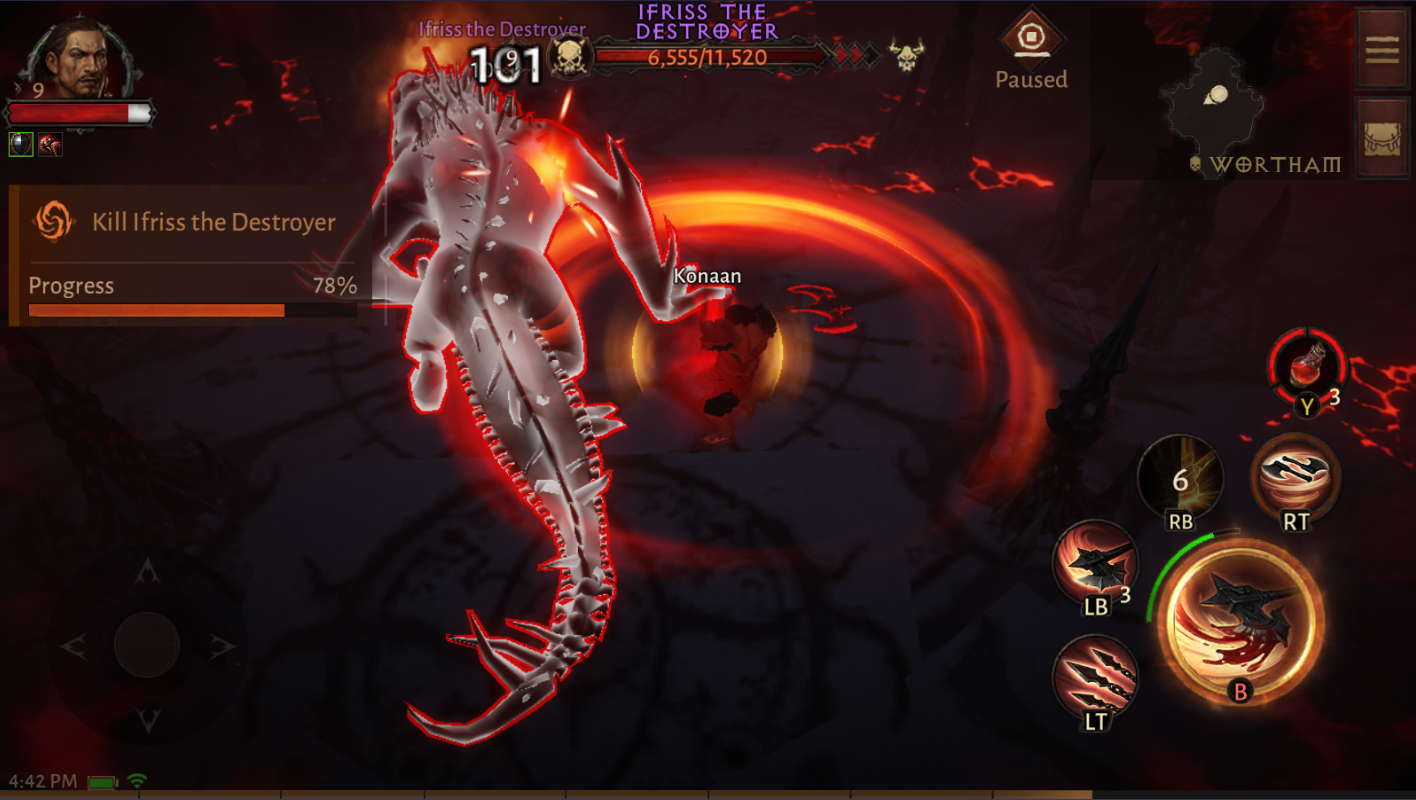Image resolution: width=1416 pixels, height=800 pixels.
Task: Click the quest progress bar at 78%
Action: coord(193,309)
